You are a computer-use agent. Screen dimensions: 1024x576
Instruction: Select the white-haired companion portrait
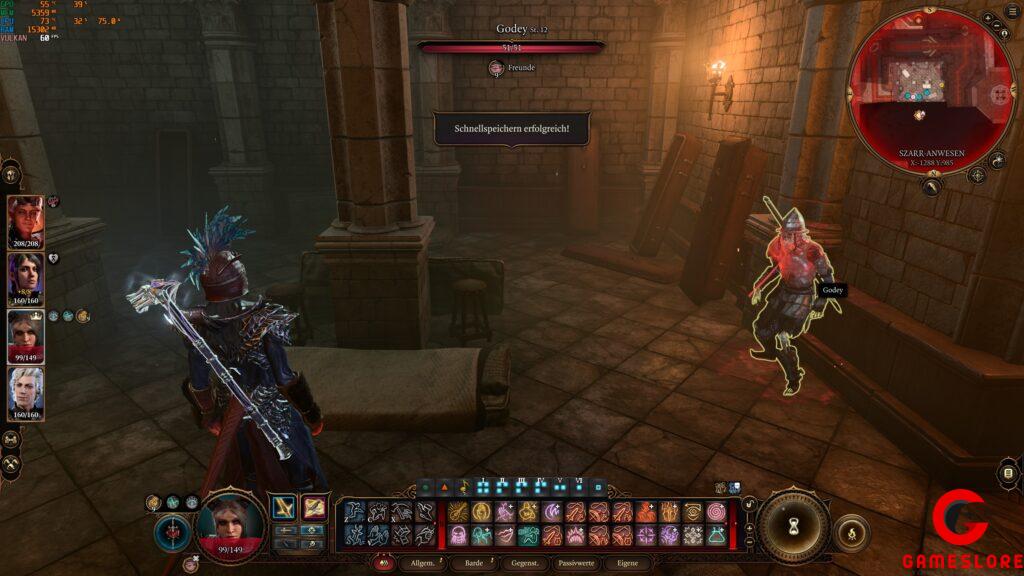26,393
